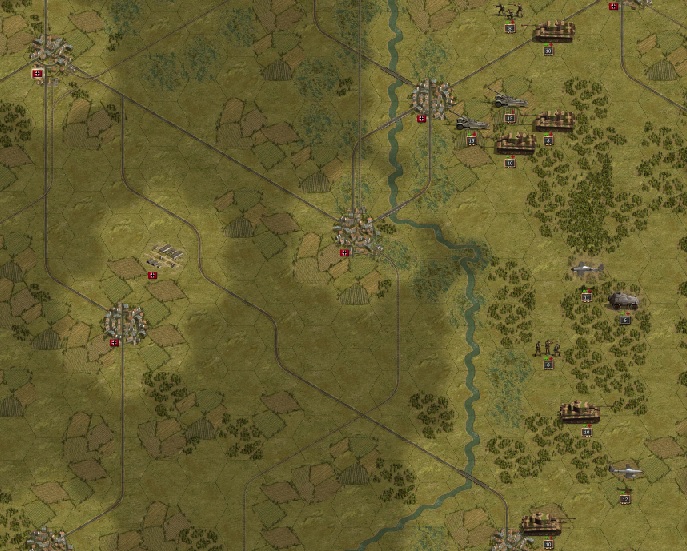Select the grey armored car unit
687x551 pixels.
point(624,300)
